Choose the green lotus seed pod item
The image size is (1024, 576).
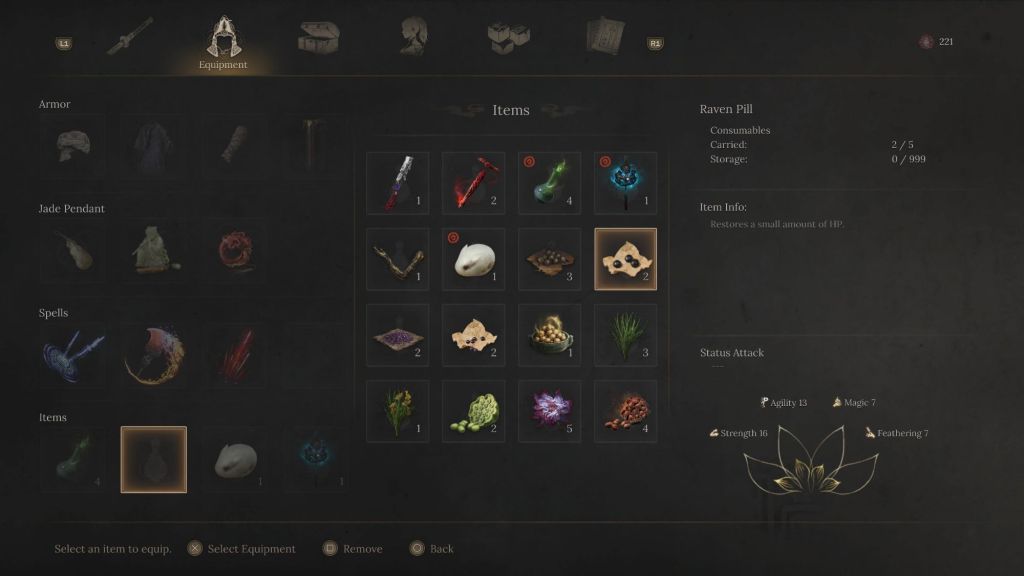[474, 411]
